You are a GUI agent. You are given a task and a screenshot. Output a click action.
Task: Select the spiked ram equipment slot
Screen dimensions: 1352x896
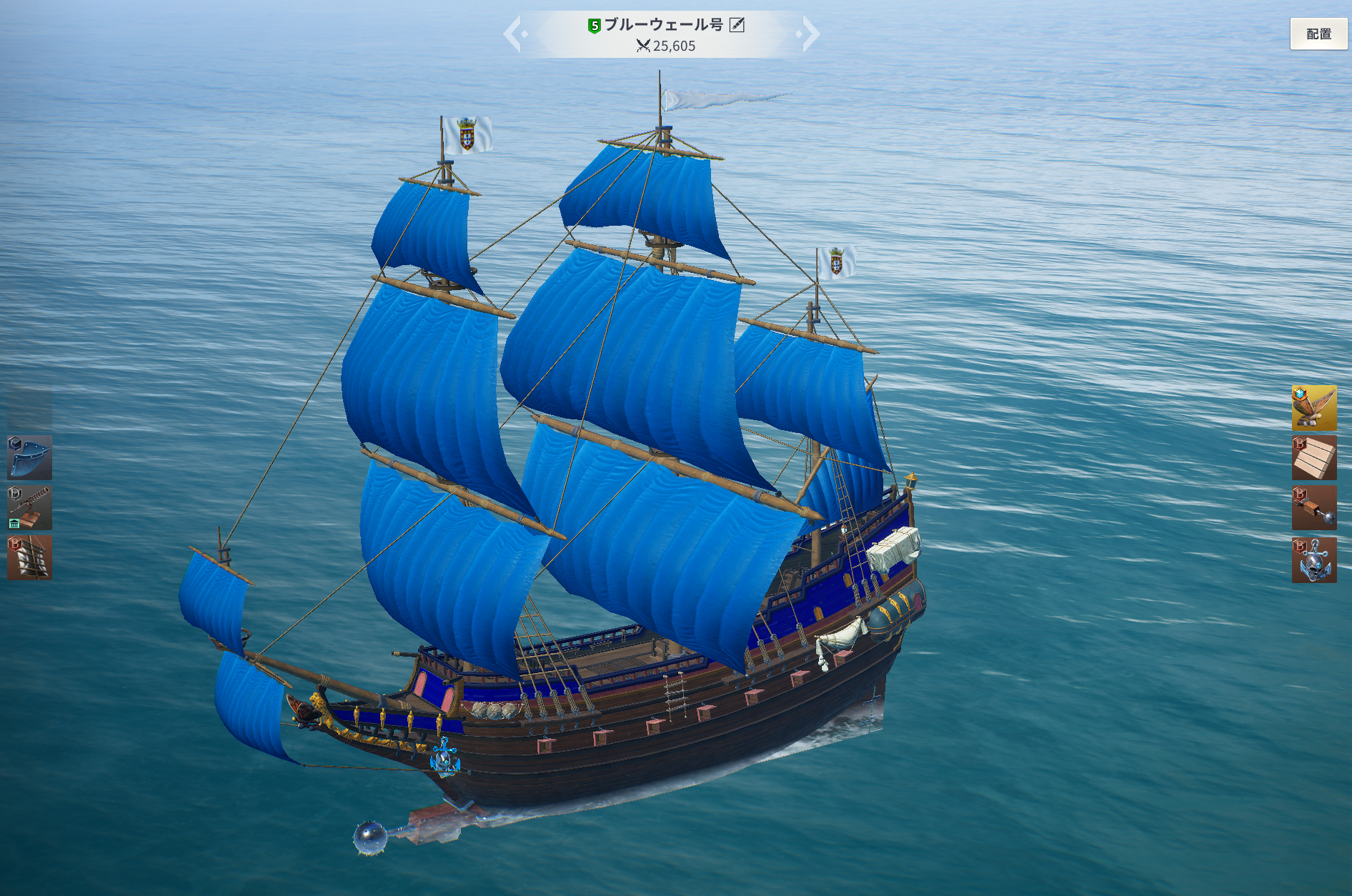(1313, 508)
